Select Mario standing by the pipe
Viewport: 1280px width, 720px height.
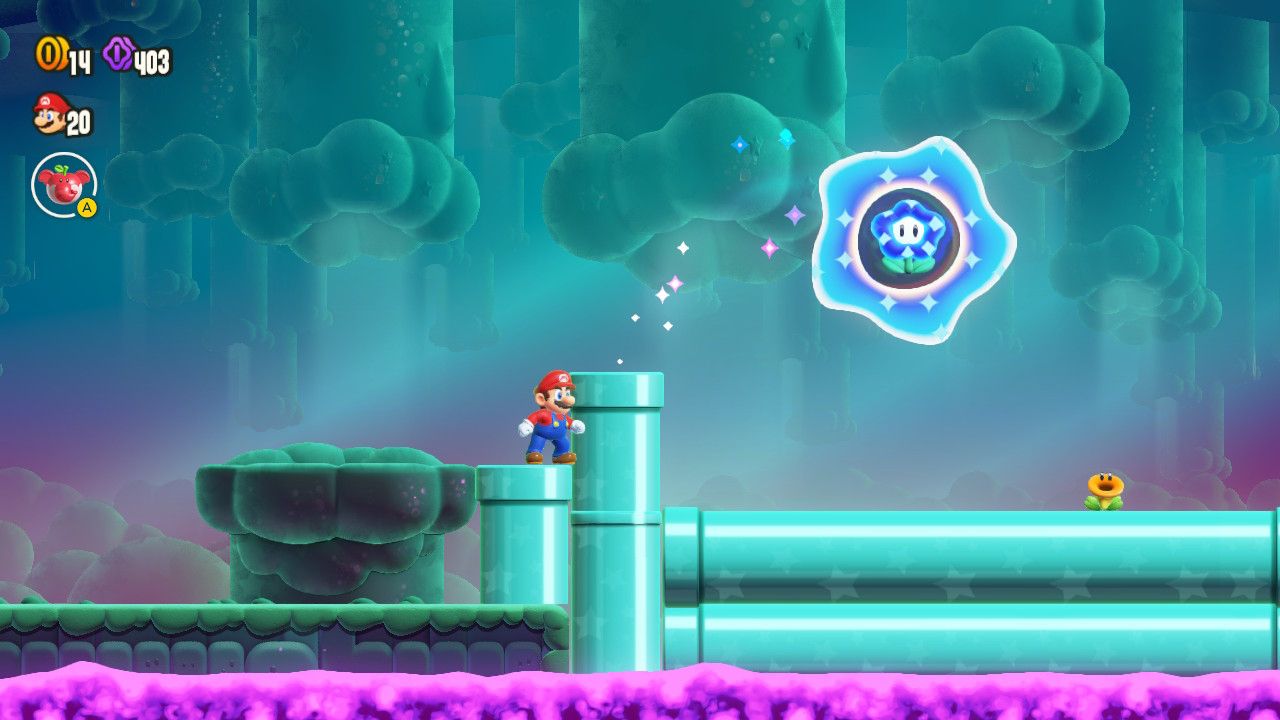[x=550, y=420]
